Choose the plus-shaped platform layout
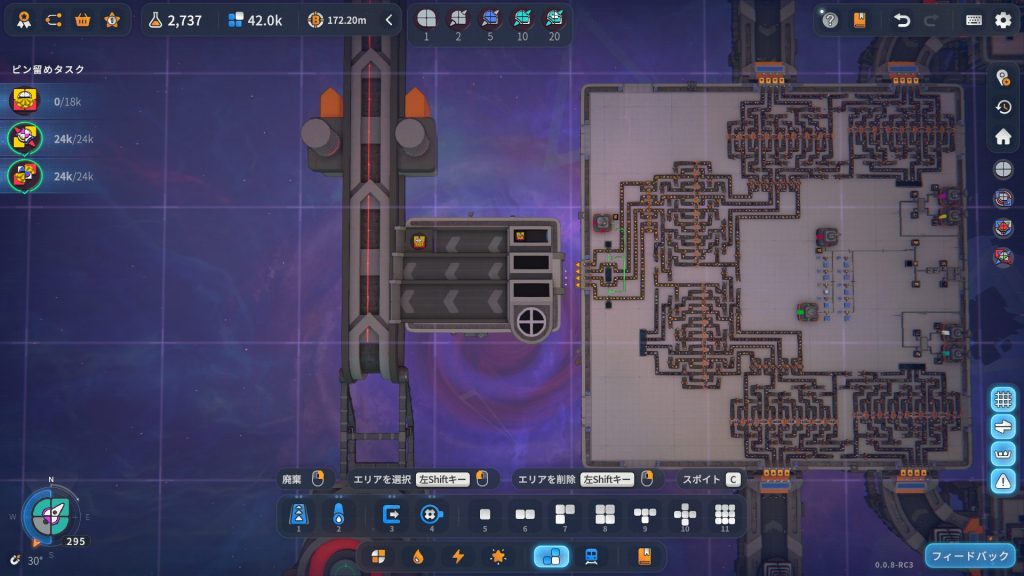 (685, 514)
